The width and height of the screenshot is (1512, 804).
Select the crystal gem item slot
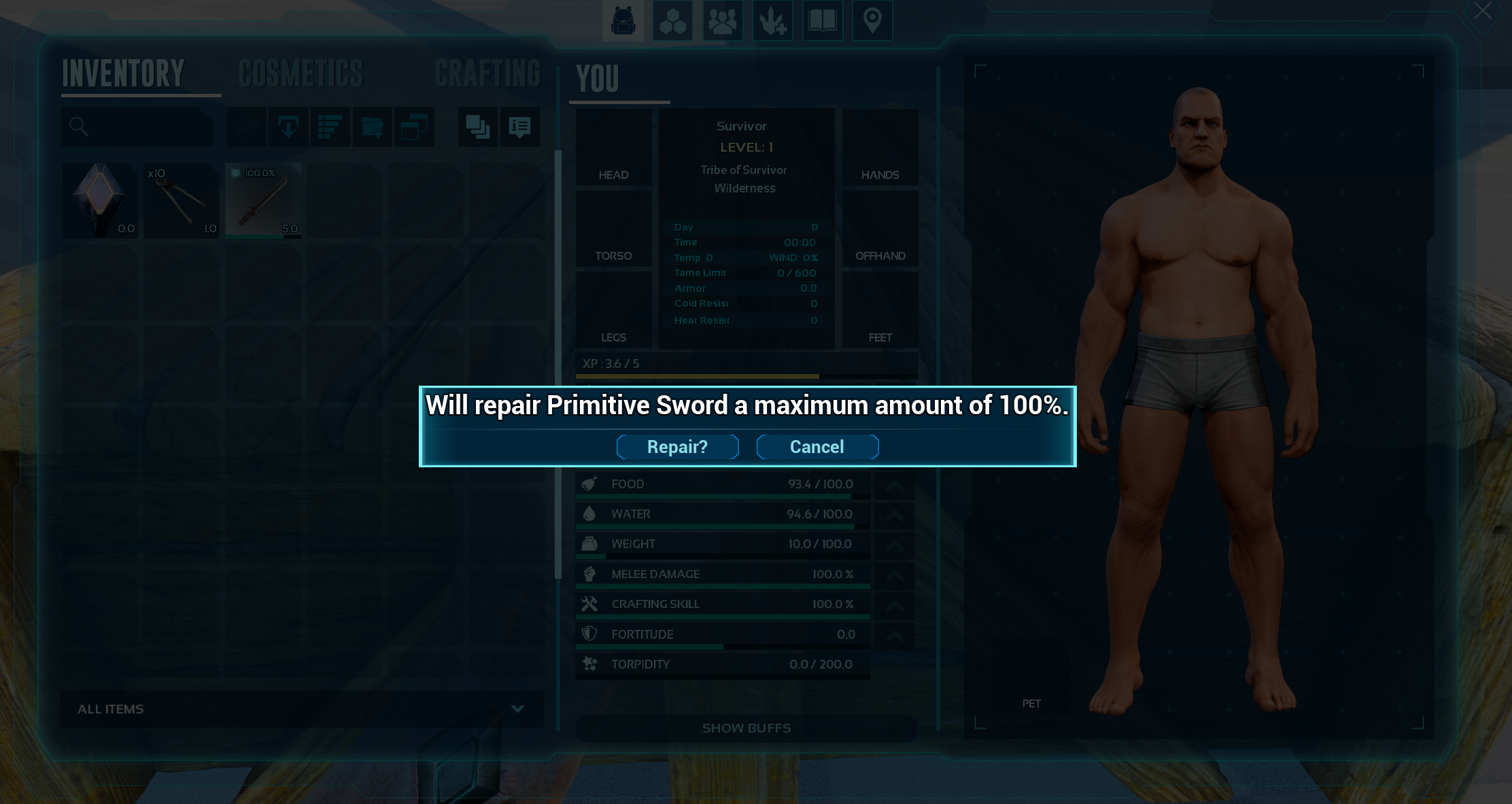tap(100, 201)
